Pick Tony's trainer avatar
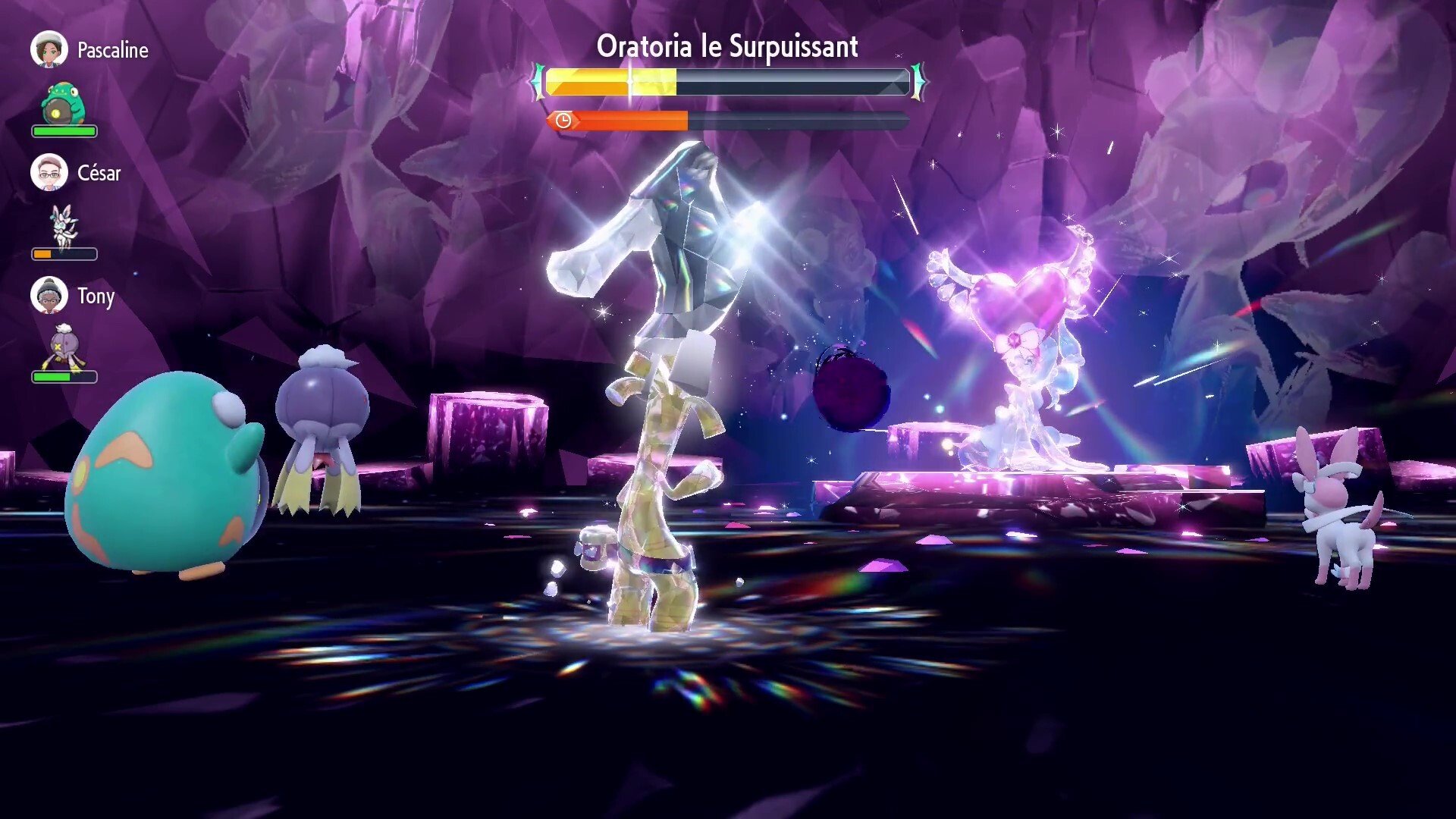 (x=49, y=296)
